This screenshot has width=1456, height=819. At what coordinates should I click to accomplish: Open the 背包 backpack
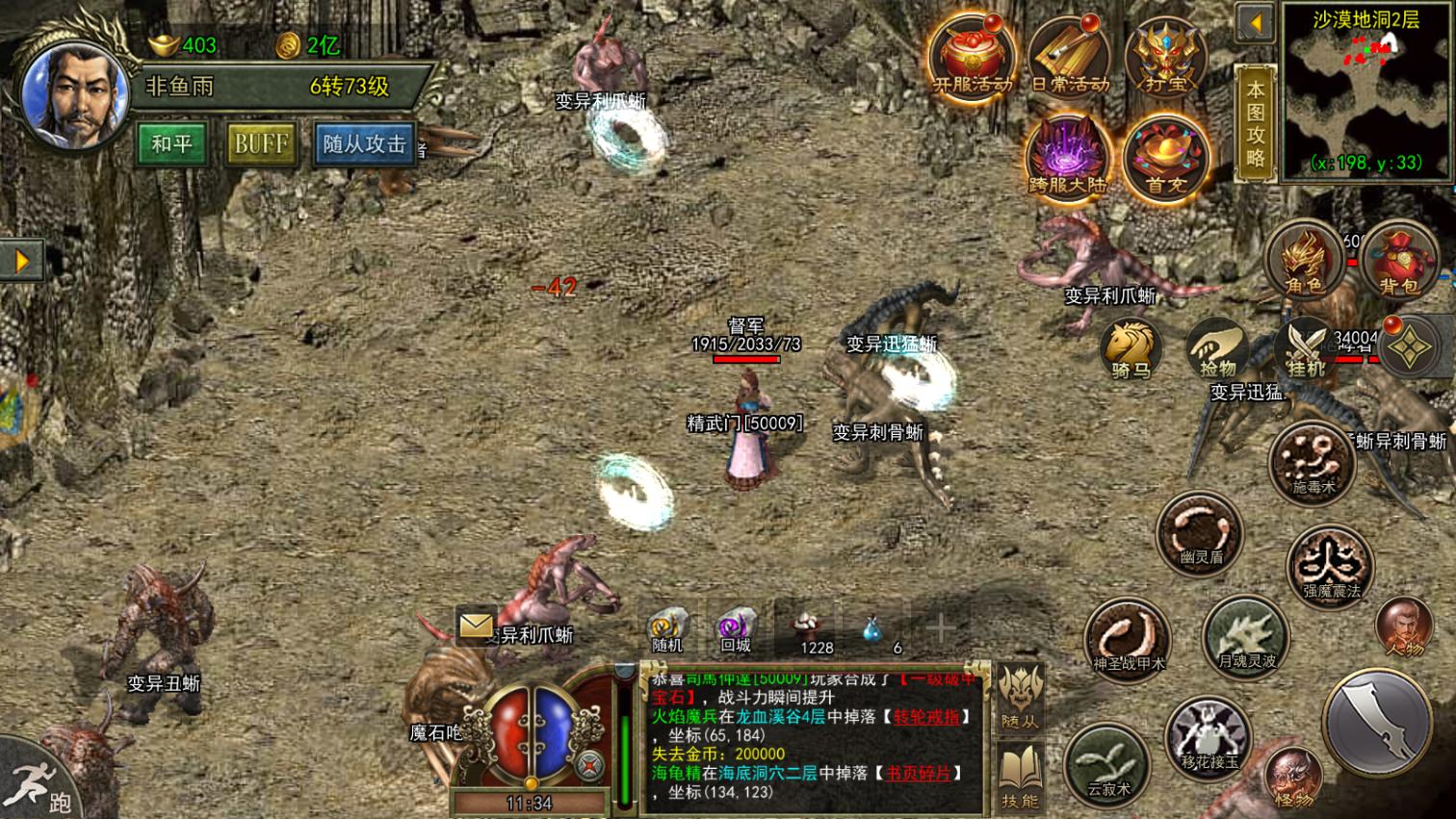pyautogui.click(x=1398, y=260)
